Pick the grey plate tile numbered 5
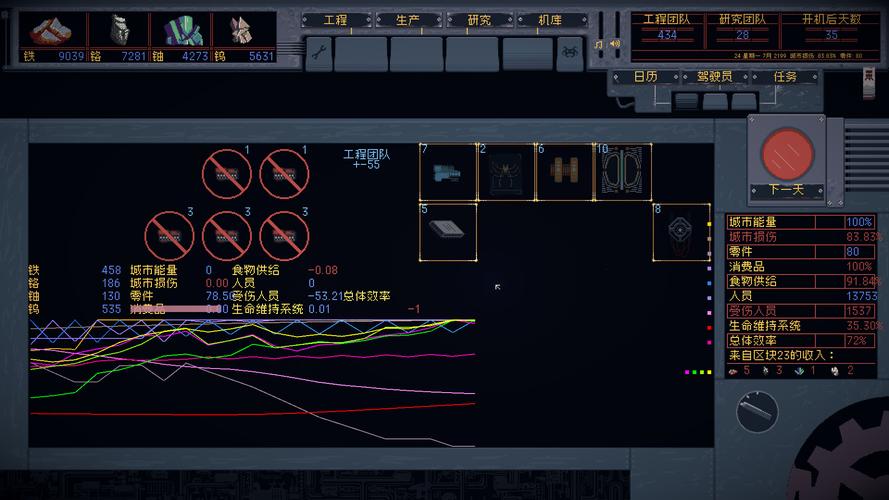This screenshot has height=500, width=889. 447,232
